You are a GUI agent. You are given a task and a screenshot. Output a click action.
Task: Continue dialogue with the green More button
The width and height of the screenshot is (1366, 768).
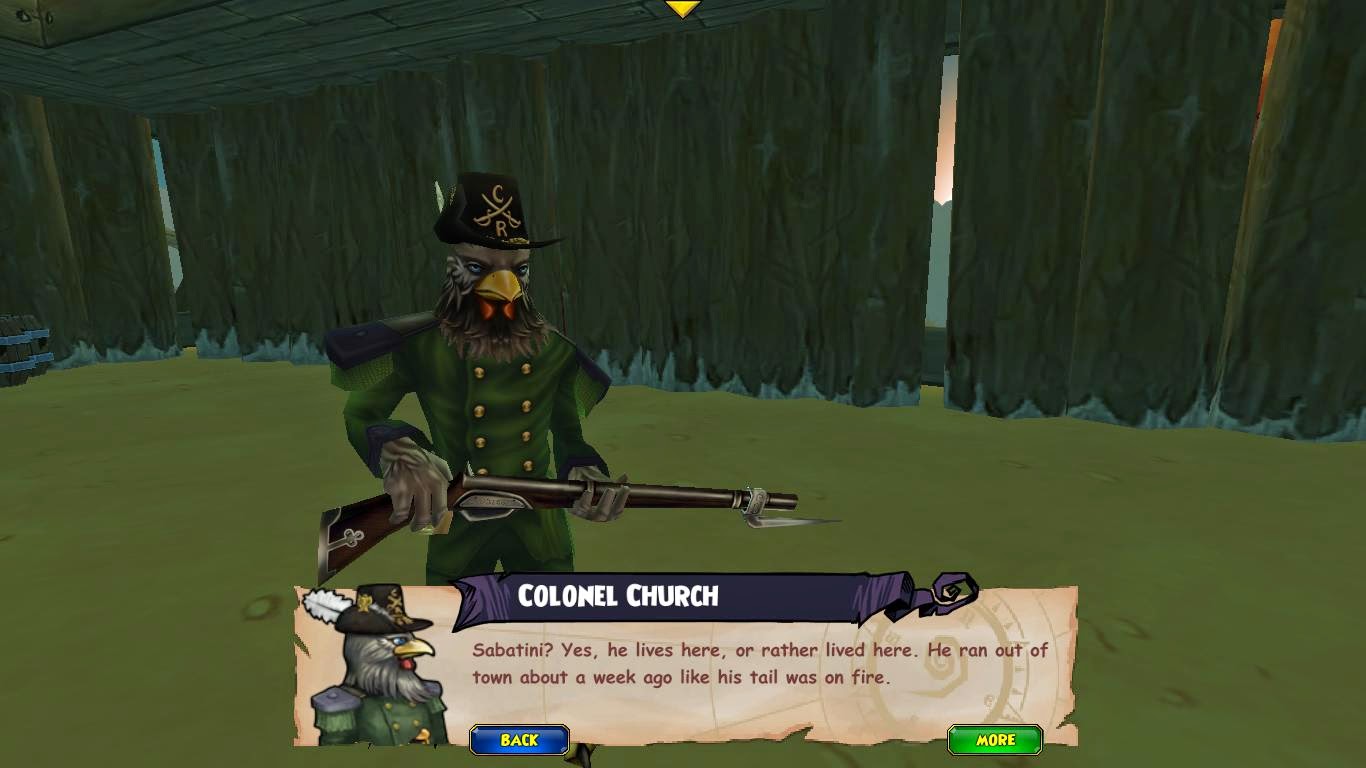(995, 740)
